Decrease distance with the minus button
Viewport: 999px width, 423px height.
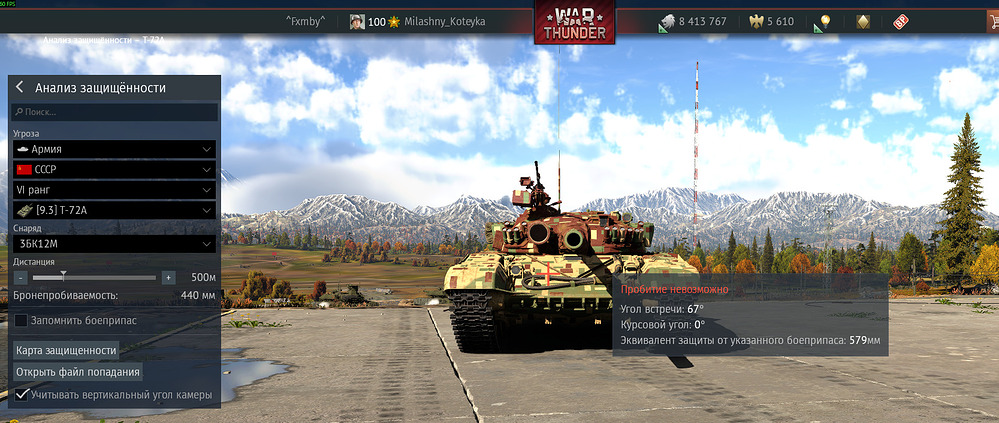point(21,277)
